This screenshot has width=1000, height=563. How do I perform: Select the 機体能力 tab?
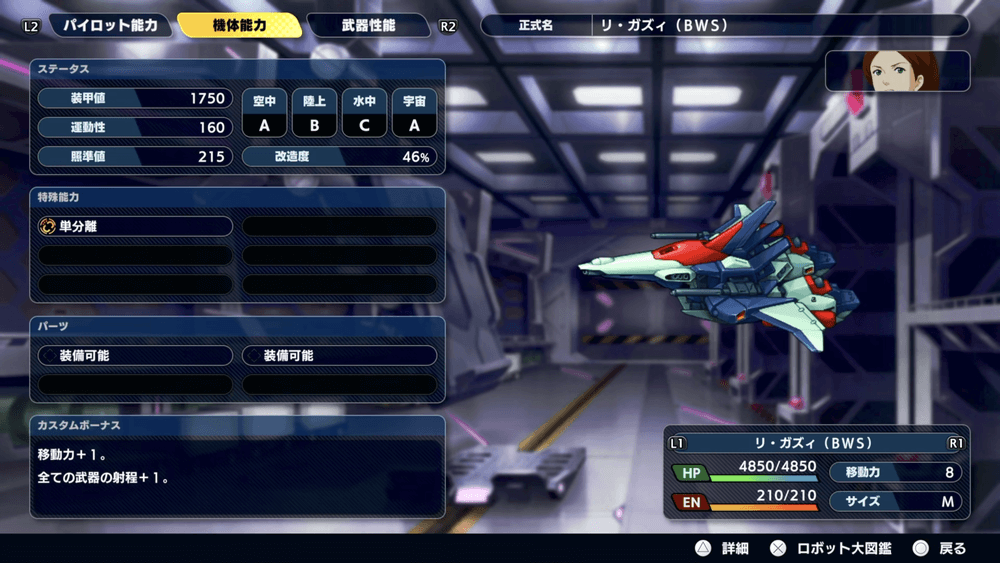[x=240, y=25]
